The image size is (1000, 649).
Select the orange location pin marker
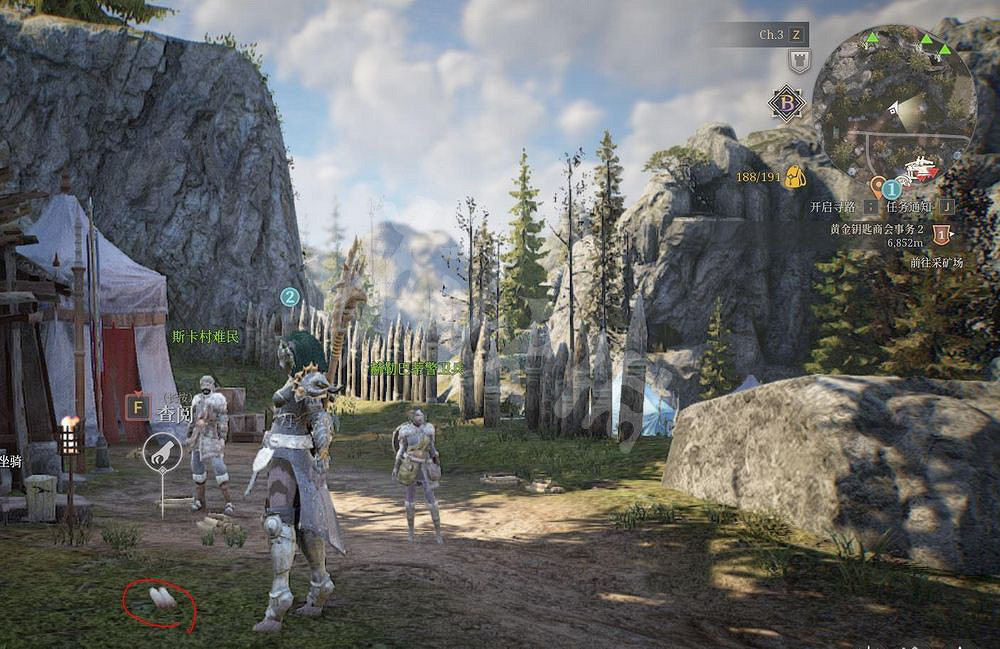[878, 186]
